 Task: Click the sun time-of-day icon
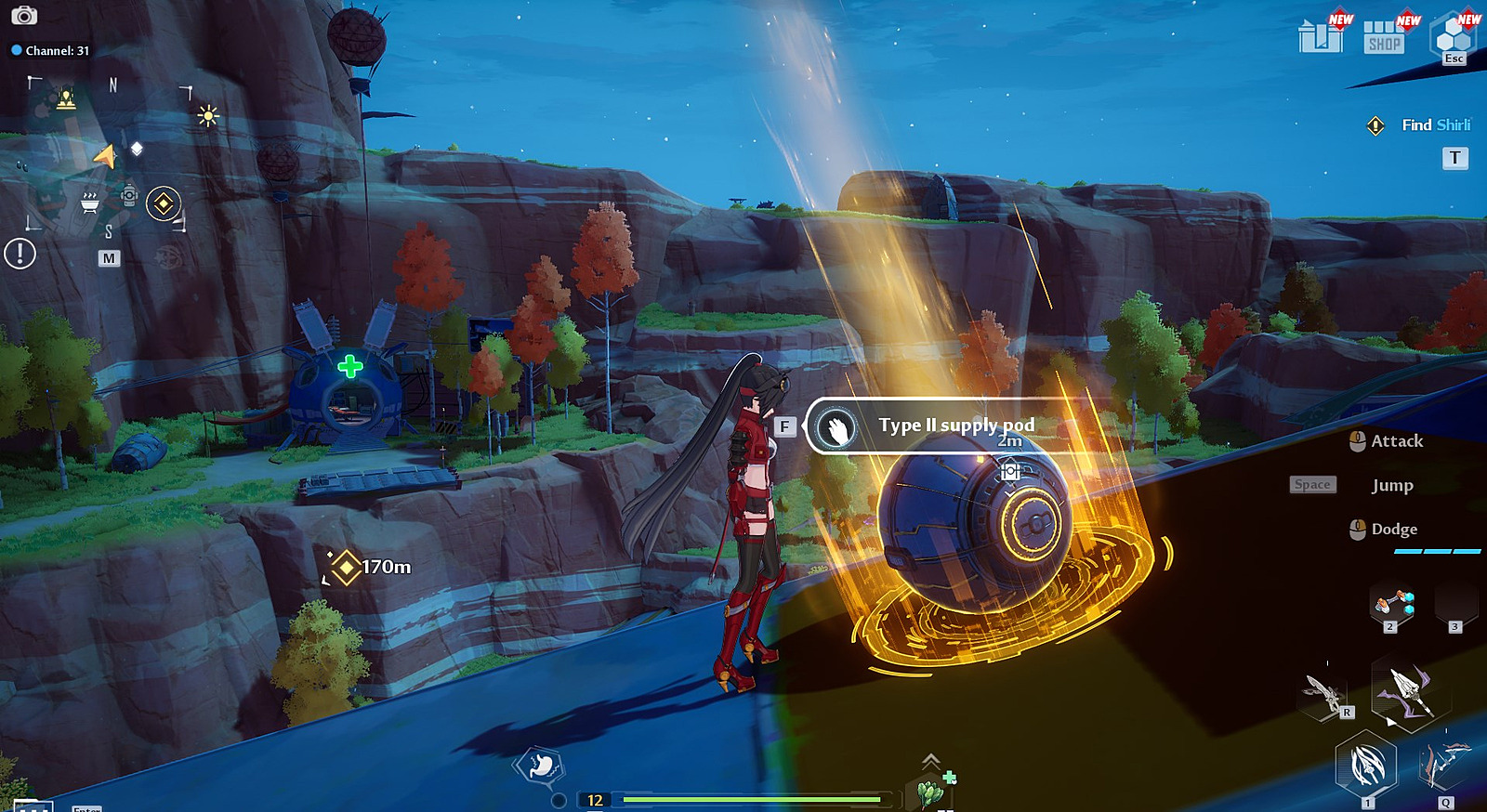pyautogui.click(x=207, y=116)
